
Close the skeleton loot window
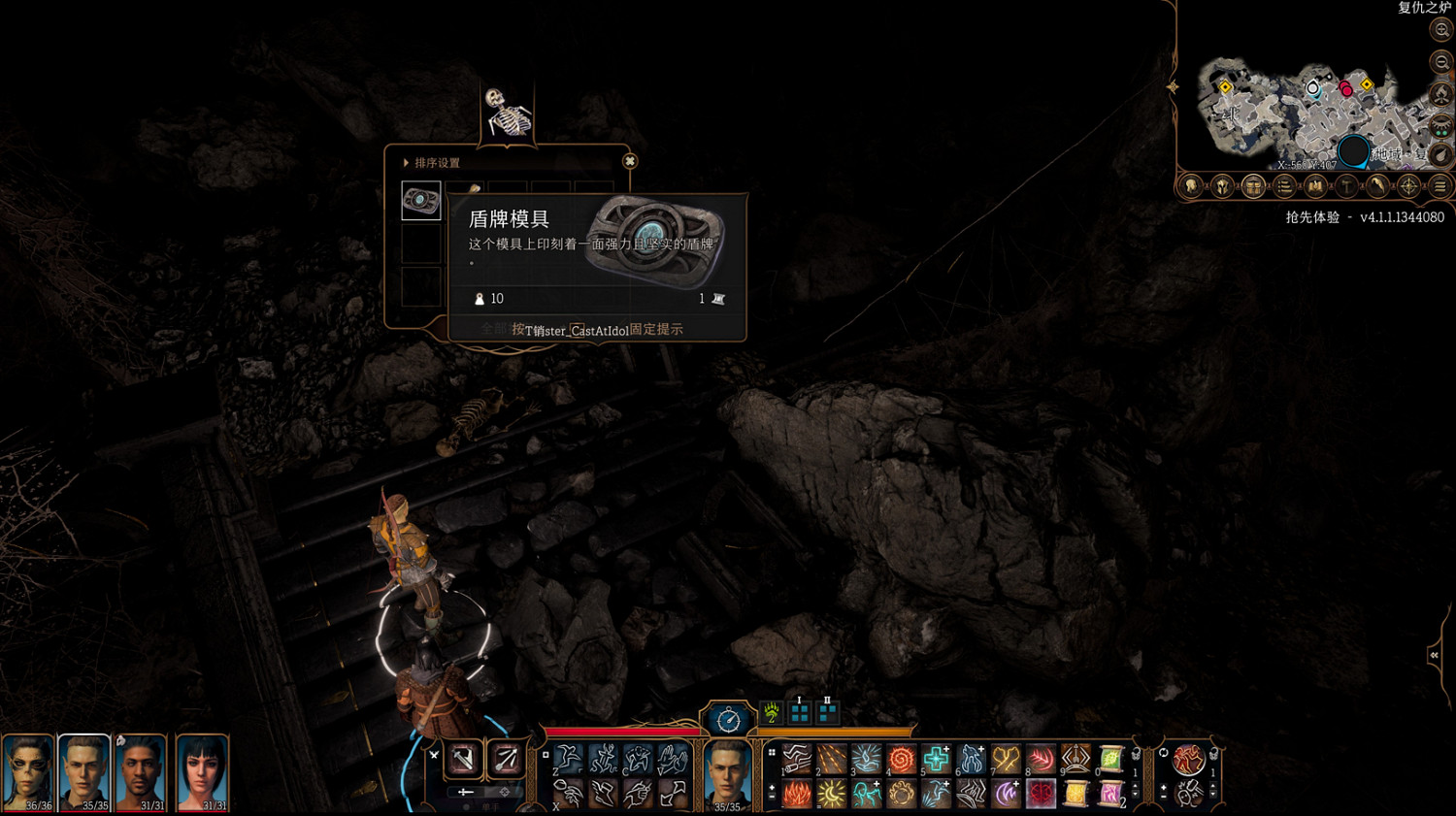coord(630,161)
